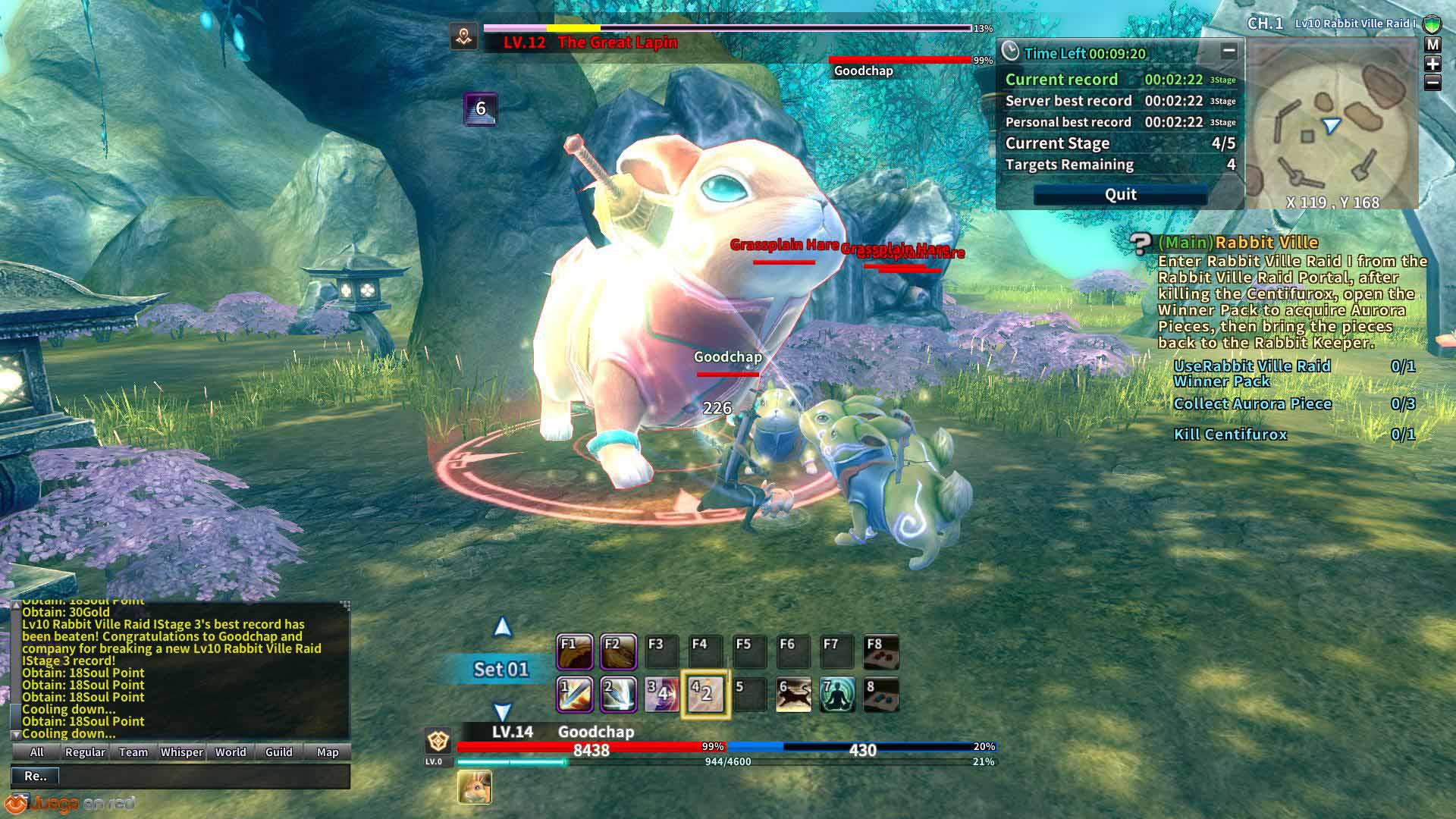The image size is (1456, 819).
Task: Click the circular arena minimap
Action: tap(1332, 125)
